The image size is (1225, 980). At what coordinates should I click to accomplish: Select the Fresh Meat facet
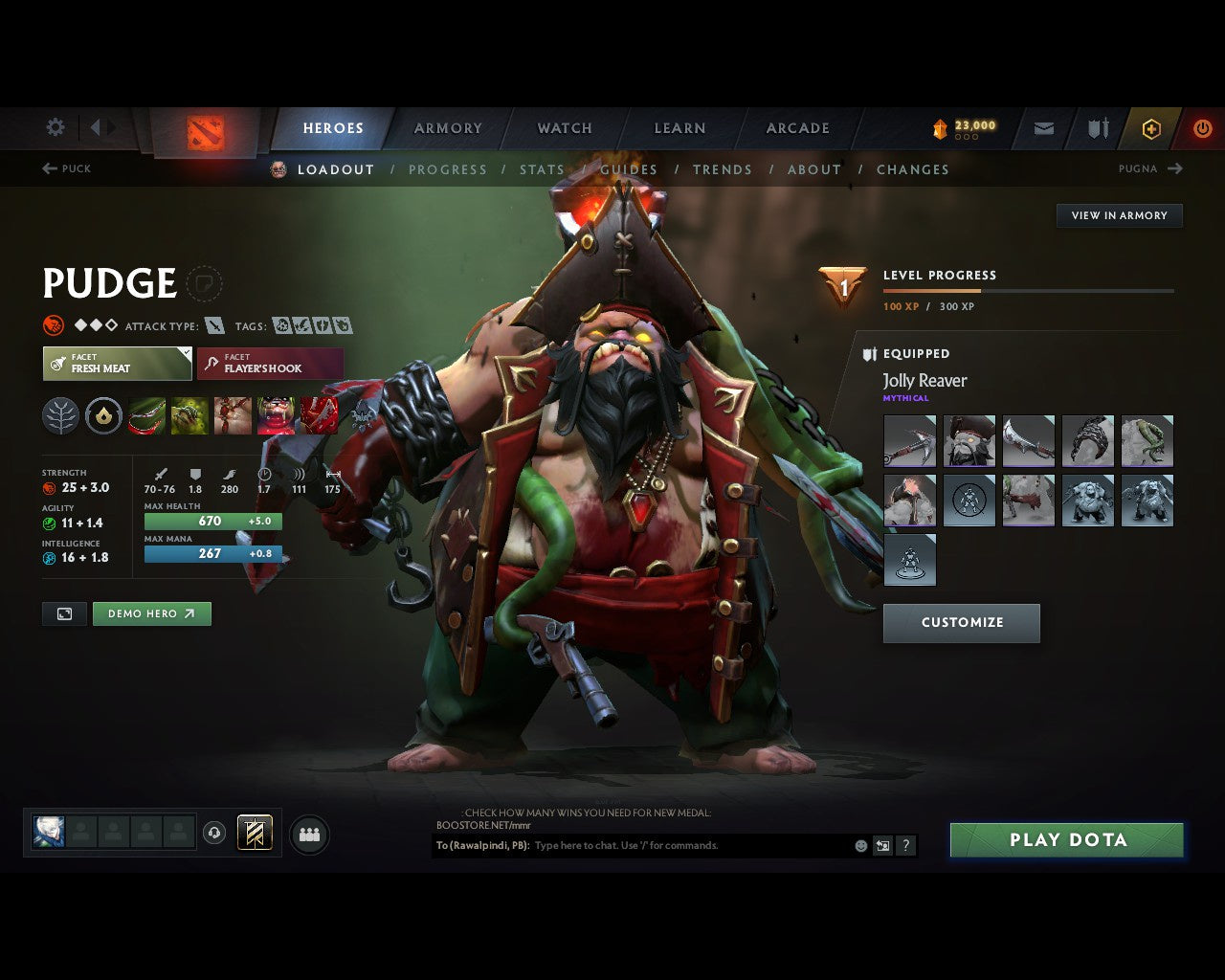(x=117, y=364)
